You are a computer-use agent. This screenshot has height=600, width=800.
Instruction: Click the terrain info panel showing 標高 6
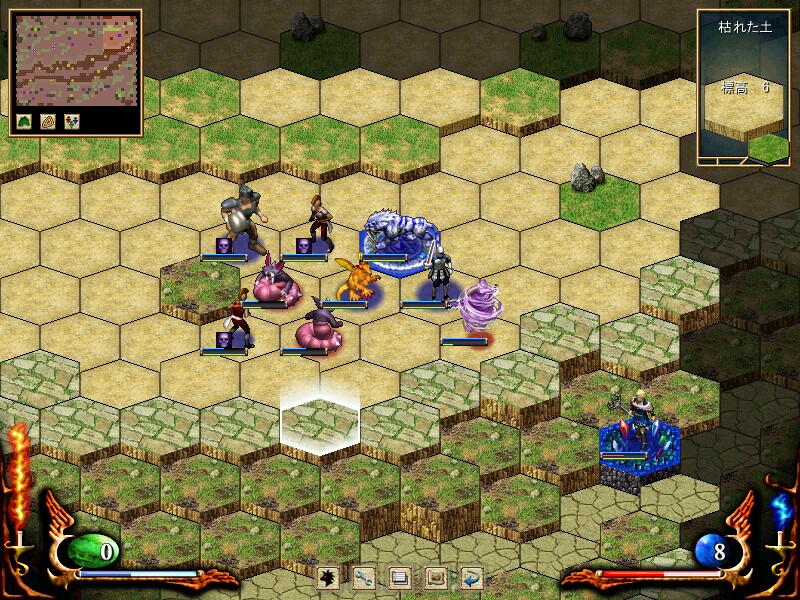(743, 86)
